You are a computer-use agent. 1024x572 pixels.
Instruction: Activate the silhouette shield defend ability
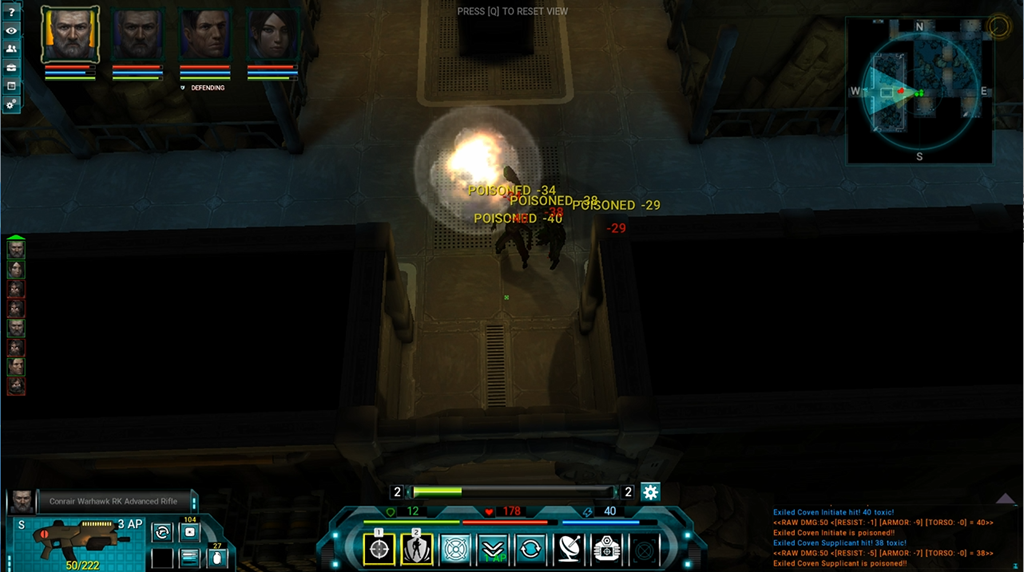point(417,549)
